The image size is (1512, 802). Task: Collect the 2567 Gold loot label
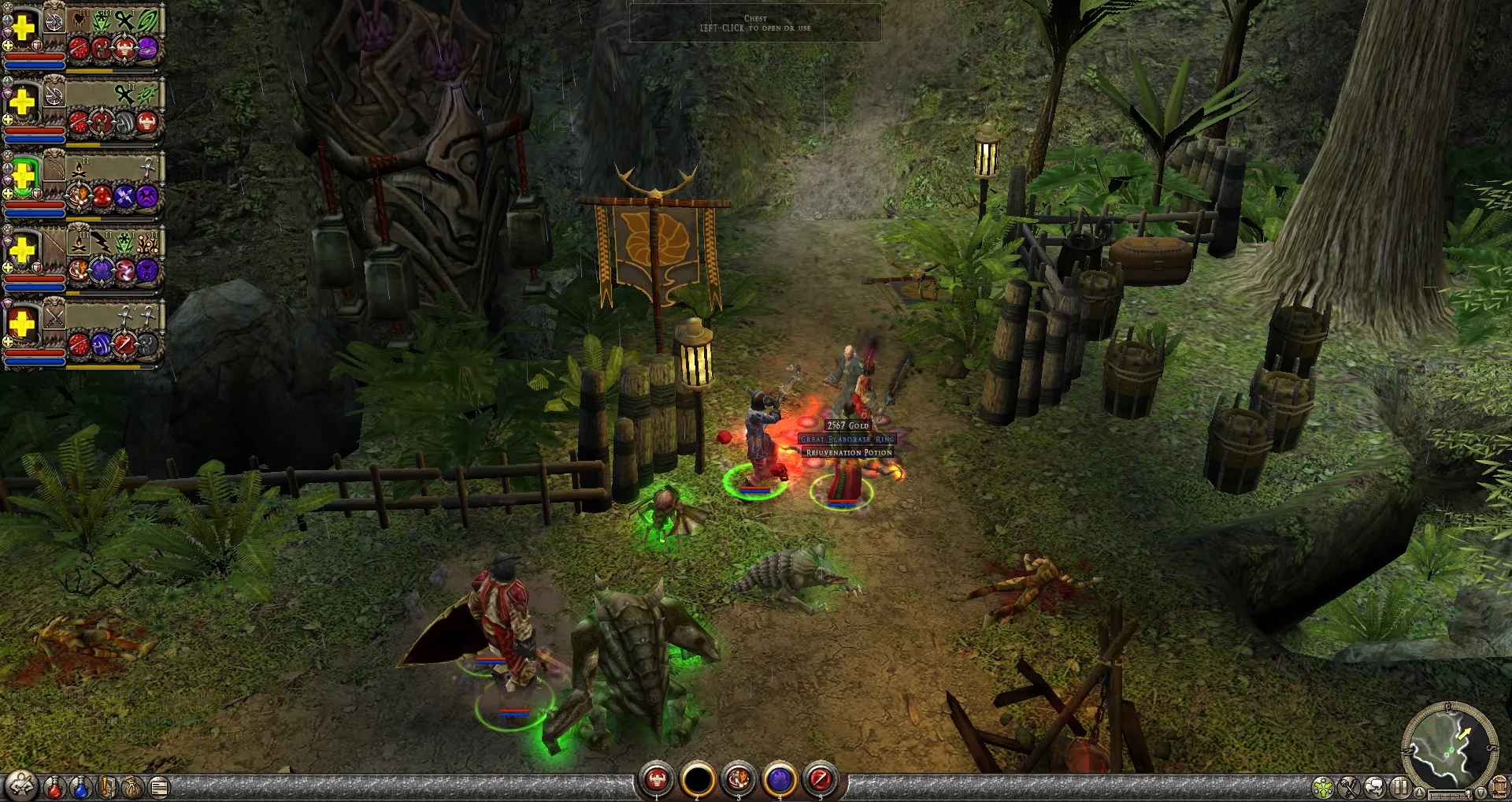(x=847, y=425)
